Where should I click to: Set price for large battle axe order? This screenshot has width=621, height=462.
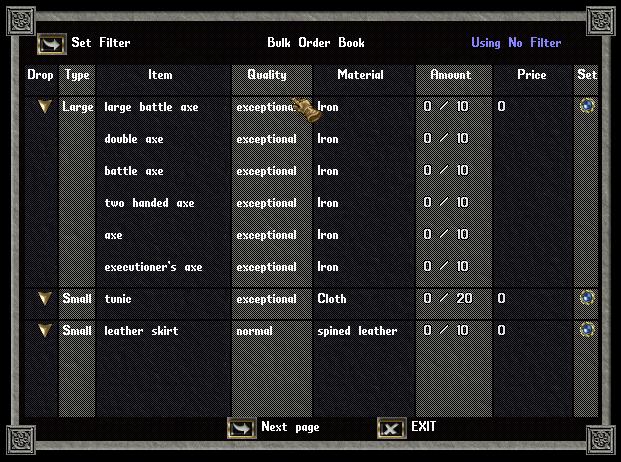pos(587,106)
